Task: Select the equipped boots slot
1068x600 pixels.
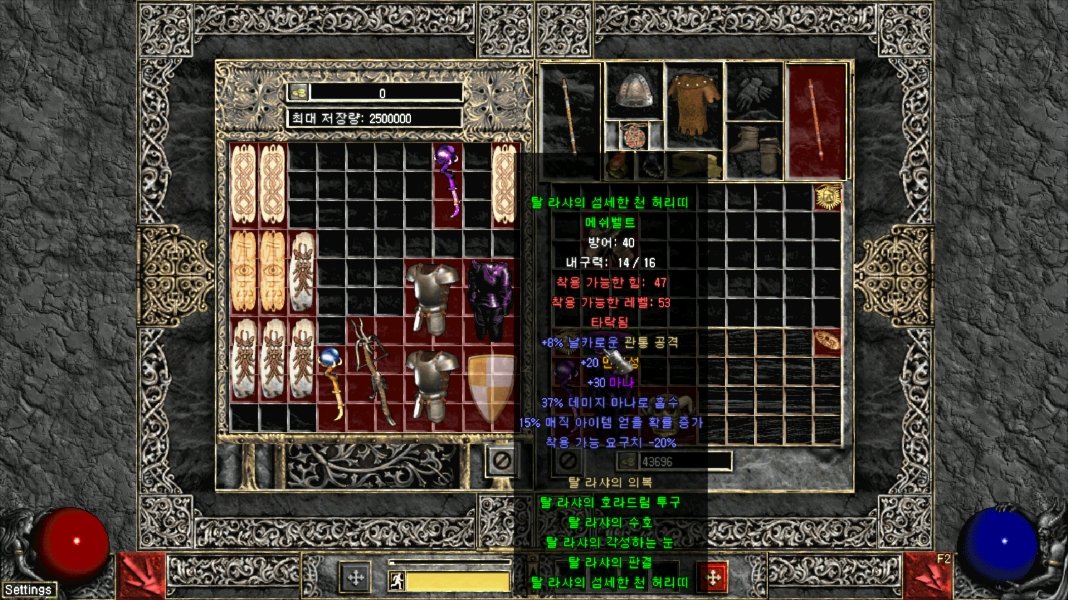Action: [x=754, y=150]
